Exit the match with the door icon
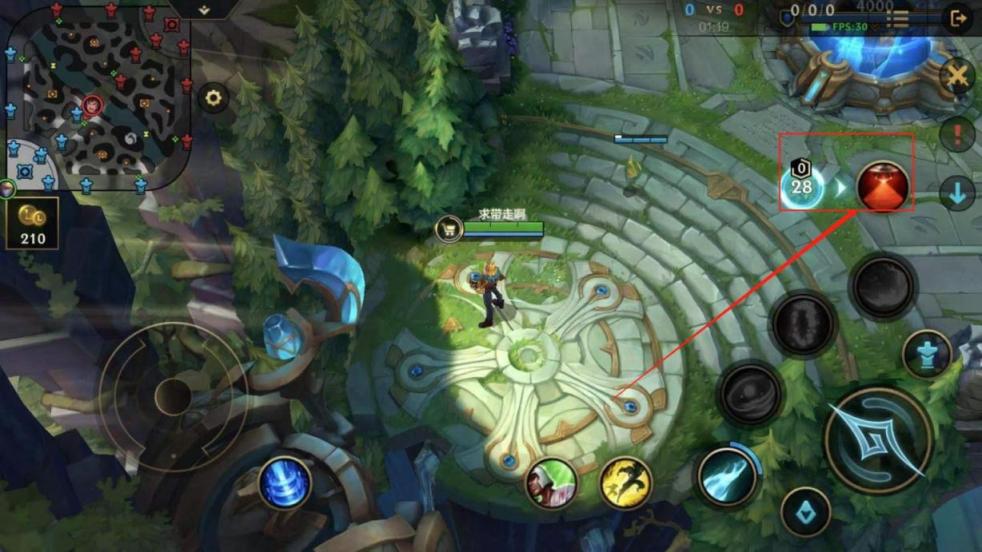982x552 pixels. pyautogui.click(x=957, y=18)
